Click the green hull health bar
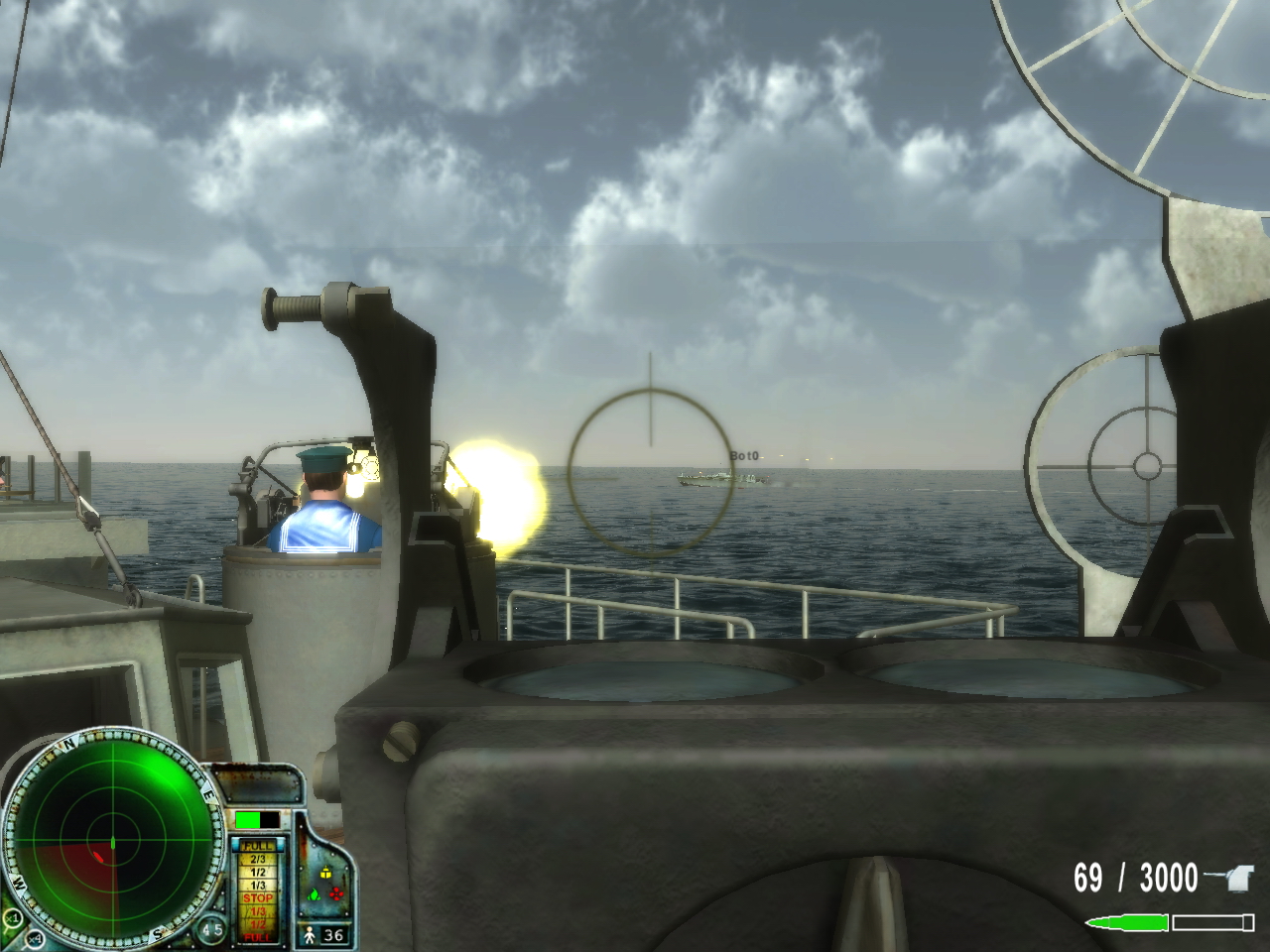 [250, 820]
